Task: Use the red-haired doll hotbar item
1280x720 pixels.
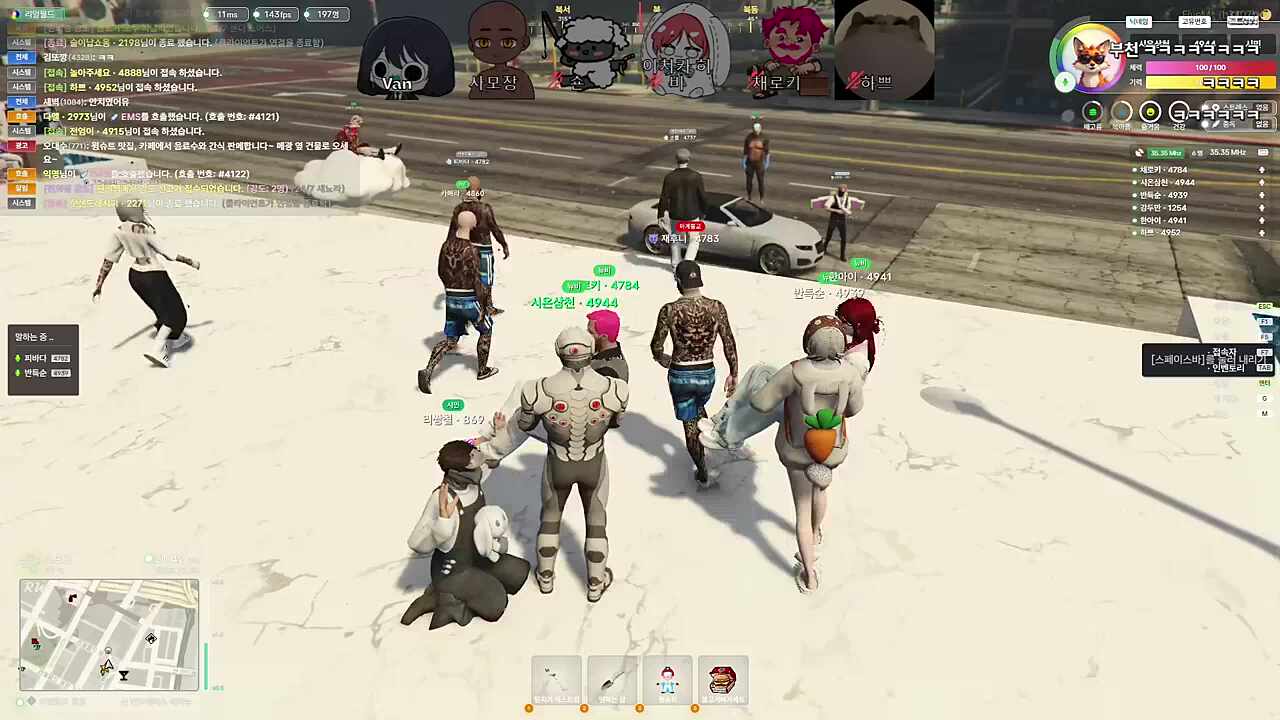Action: tap(667, 681)
